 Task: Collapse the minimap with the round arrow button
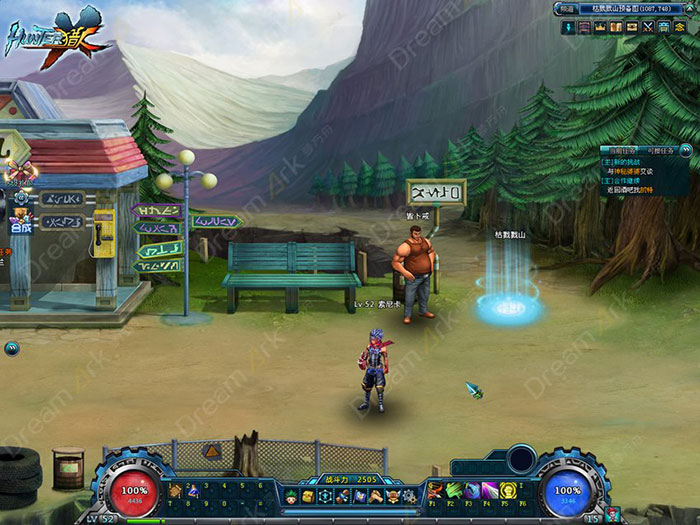click(693, 9)
